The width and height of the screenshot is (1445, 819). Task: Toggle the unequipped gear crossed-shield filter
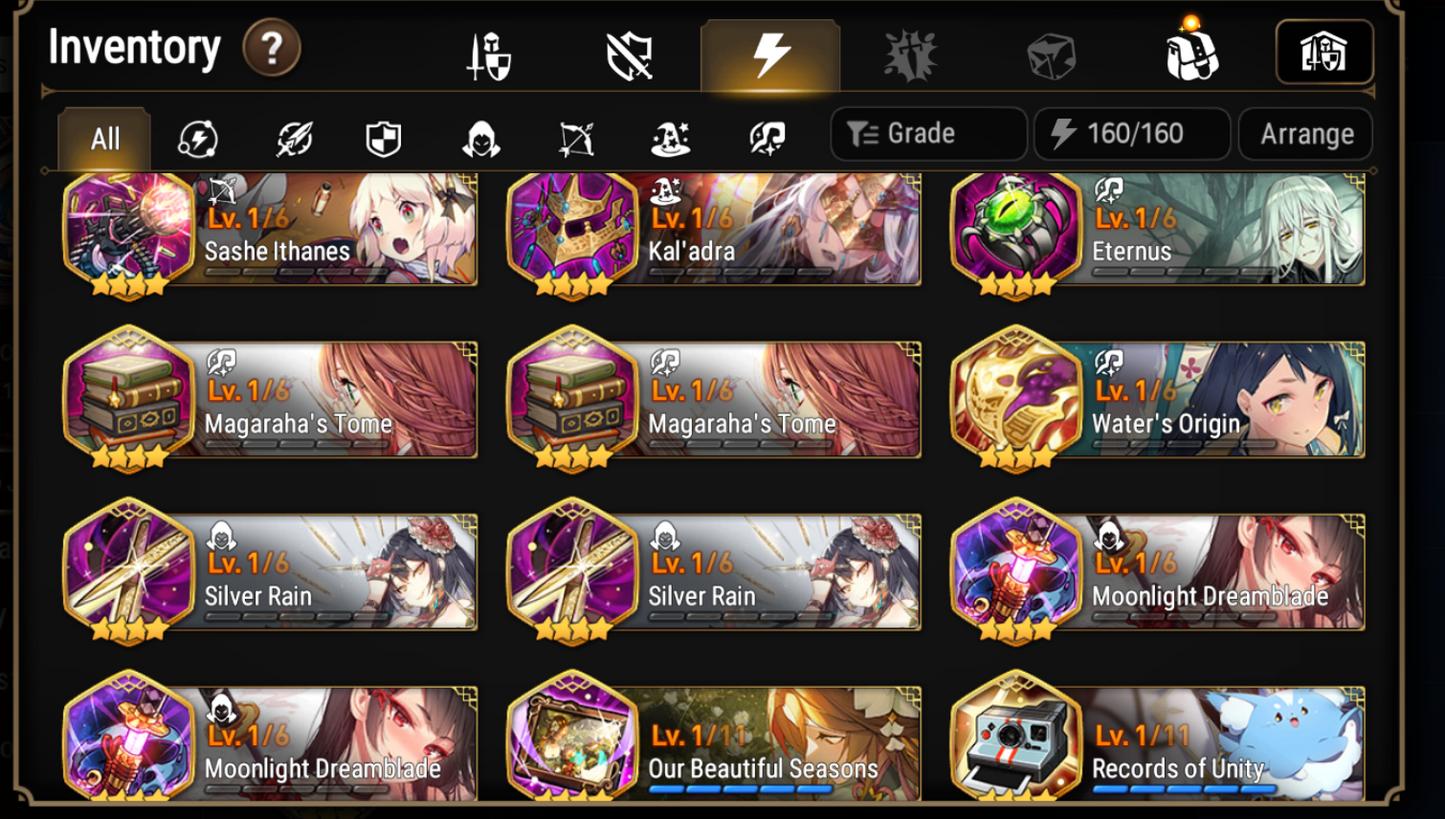point(628,55)
